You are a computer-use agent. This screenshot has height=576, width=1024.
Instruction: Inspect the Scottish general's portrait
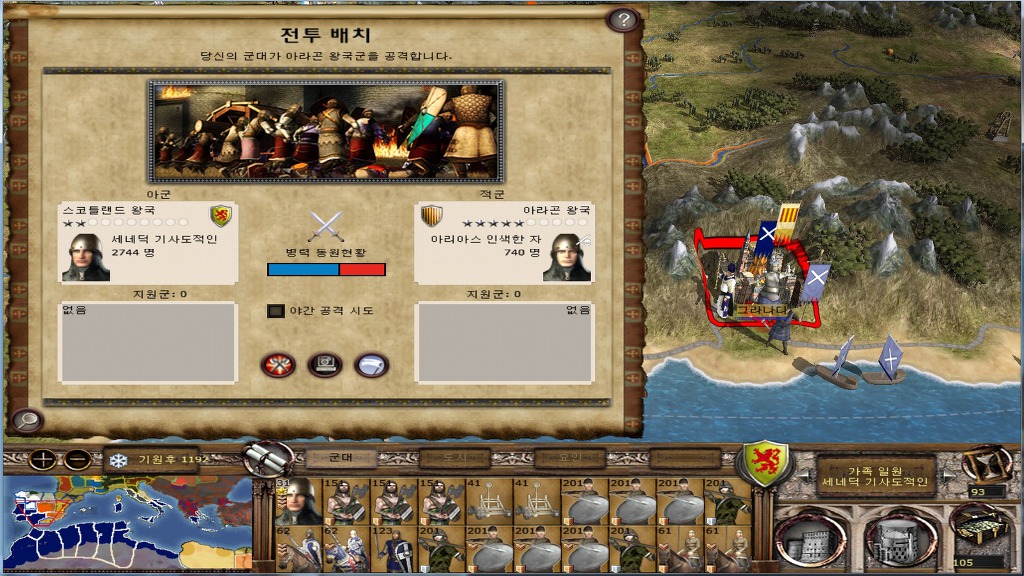[x=86, y=258]
